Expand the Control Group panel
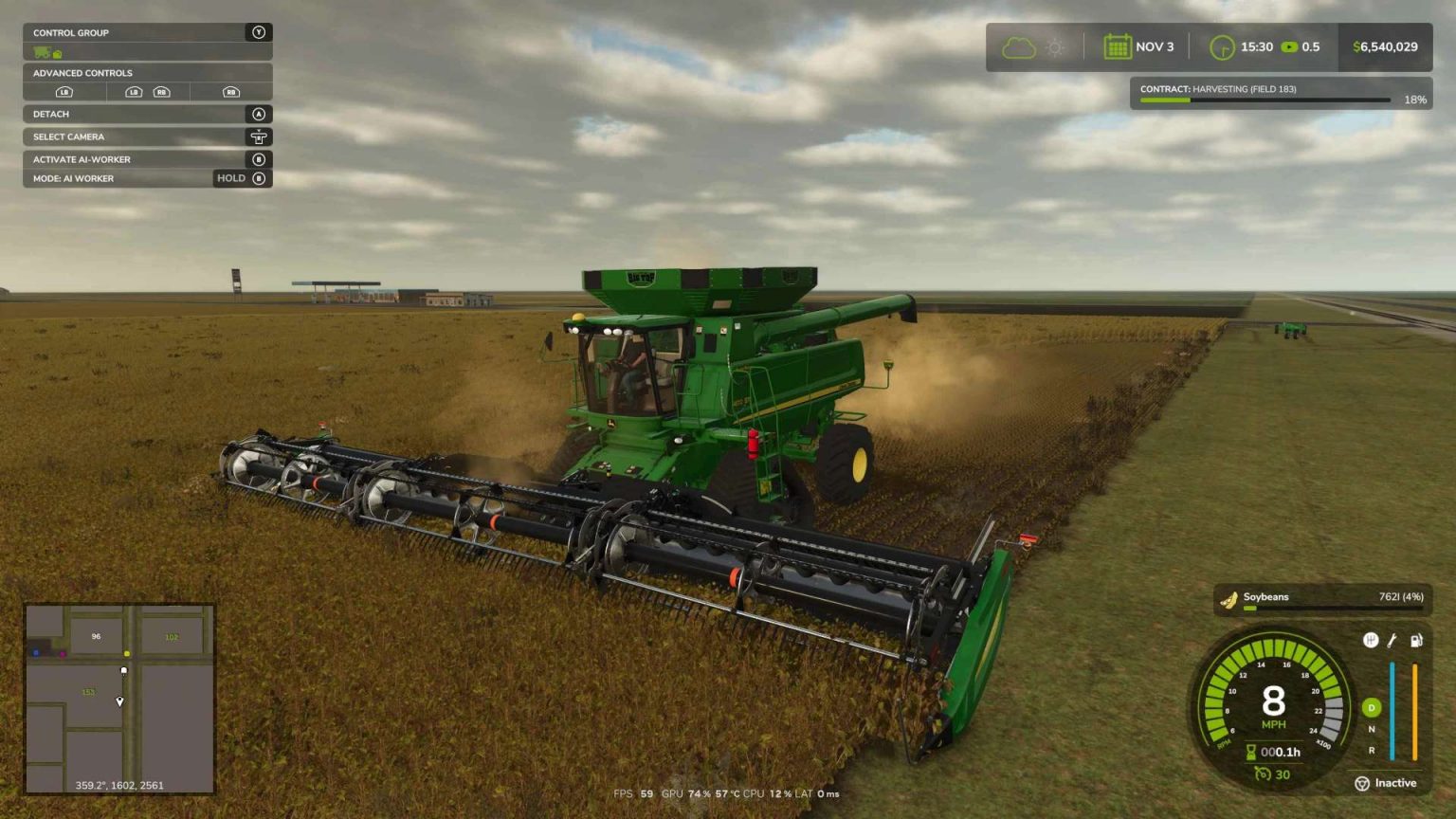 (x=147, y=32)
